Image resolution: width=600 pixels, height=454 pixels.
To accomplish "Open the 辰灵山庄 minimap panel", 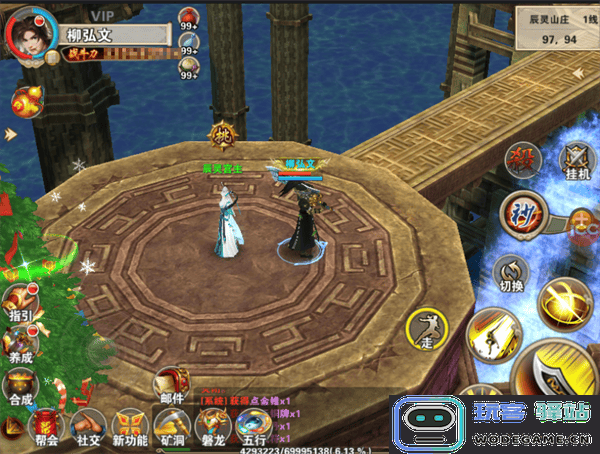I will 553,27.
